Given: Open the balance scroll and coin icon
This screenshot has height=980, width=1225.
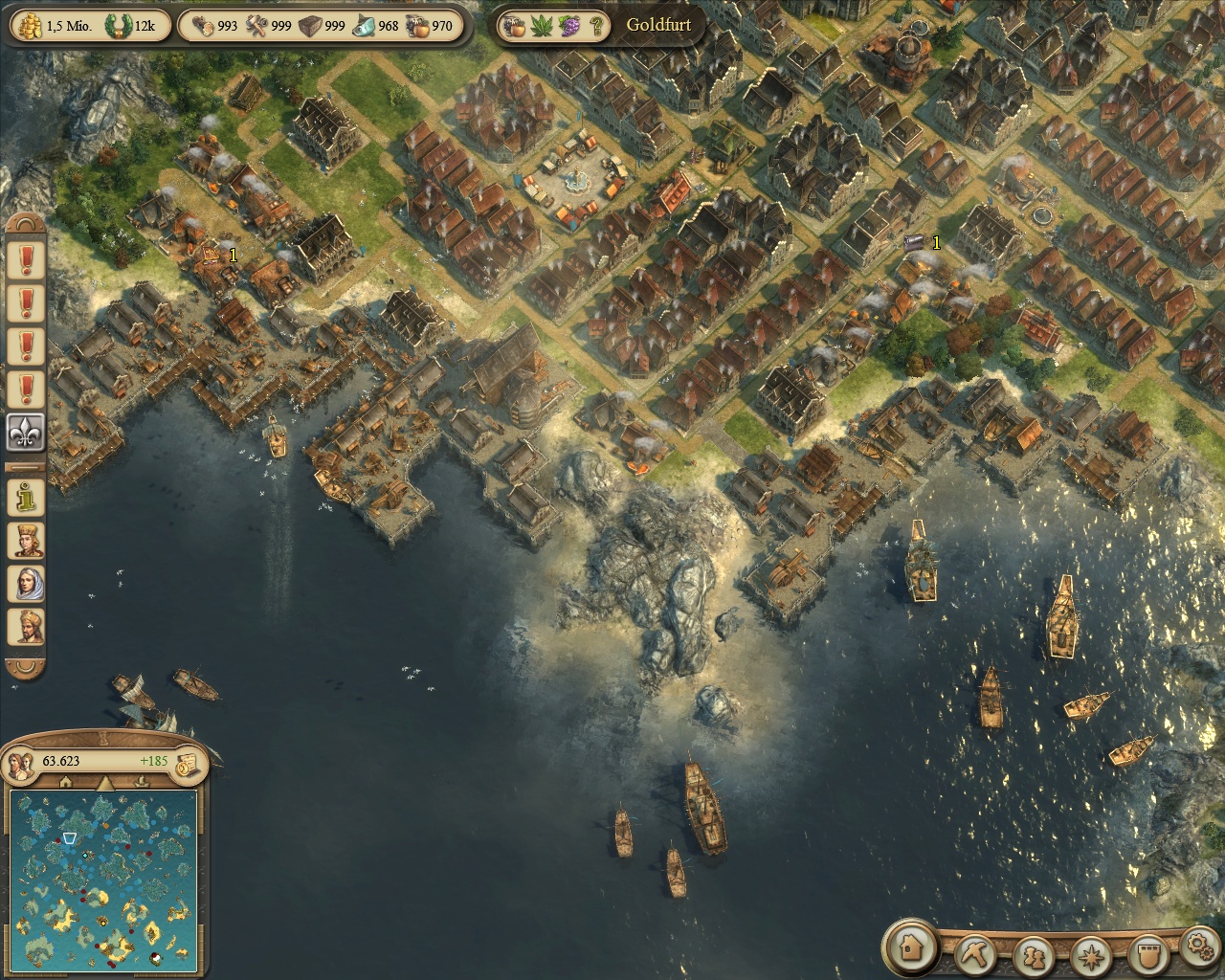Looking at the screenshot, I should click(x=188, y=762).
